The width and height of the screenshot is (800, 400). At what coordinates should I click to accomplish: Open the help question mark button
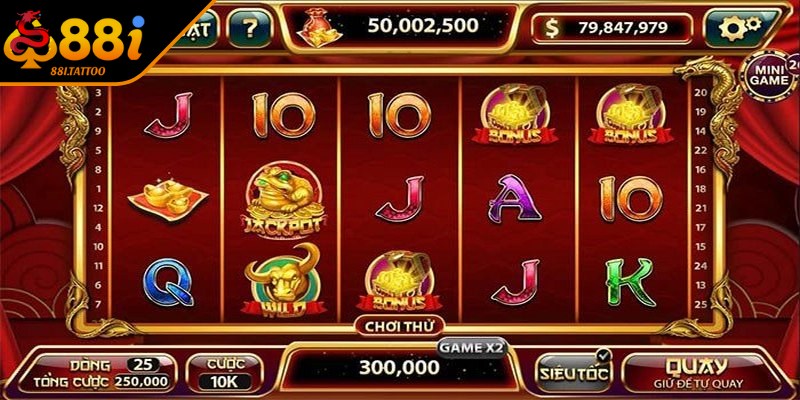coord(250,28)
